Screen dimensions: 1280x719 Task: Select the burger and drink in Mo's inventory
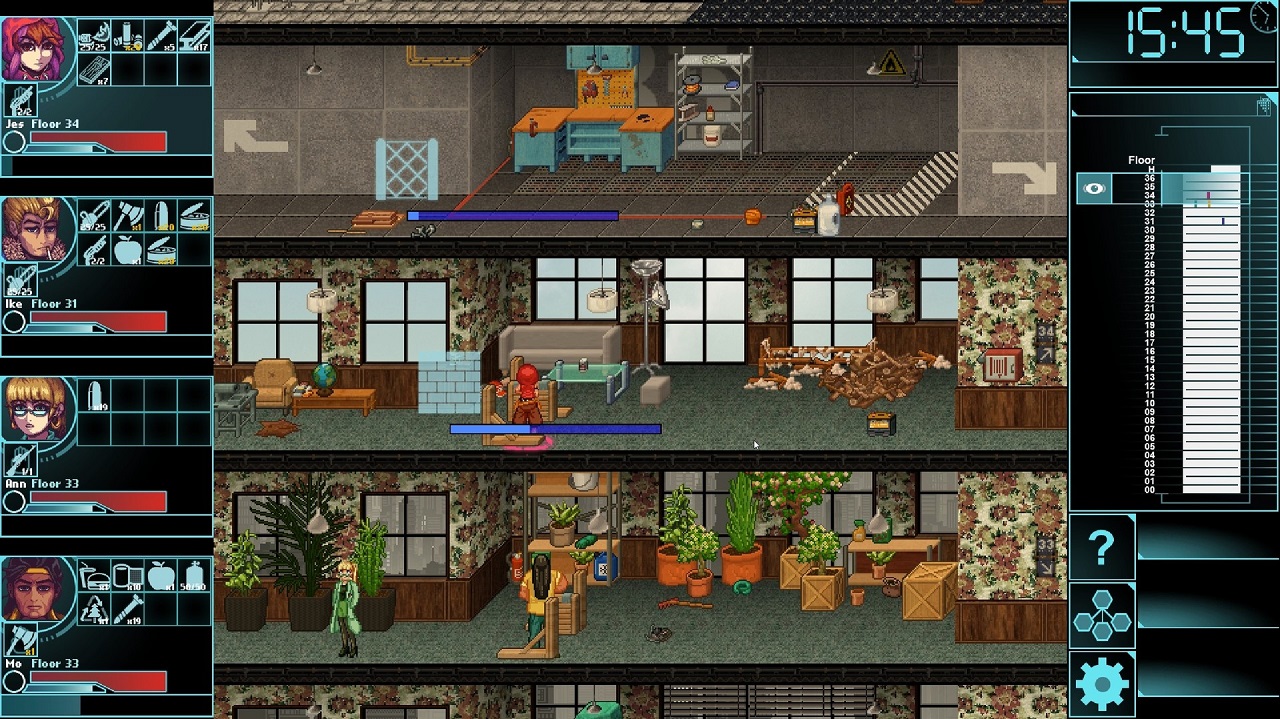tap(94, 577)
